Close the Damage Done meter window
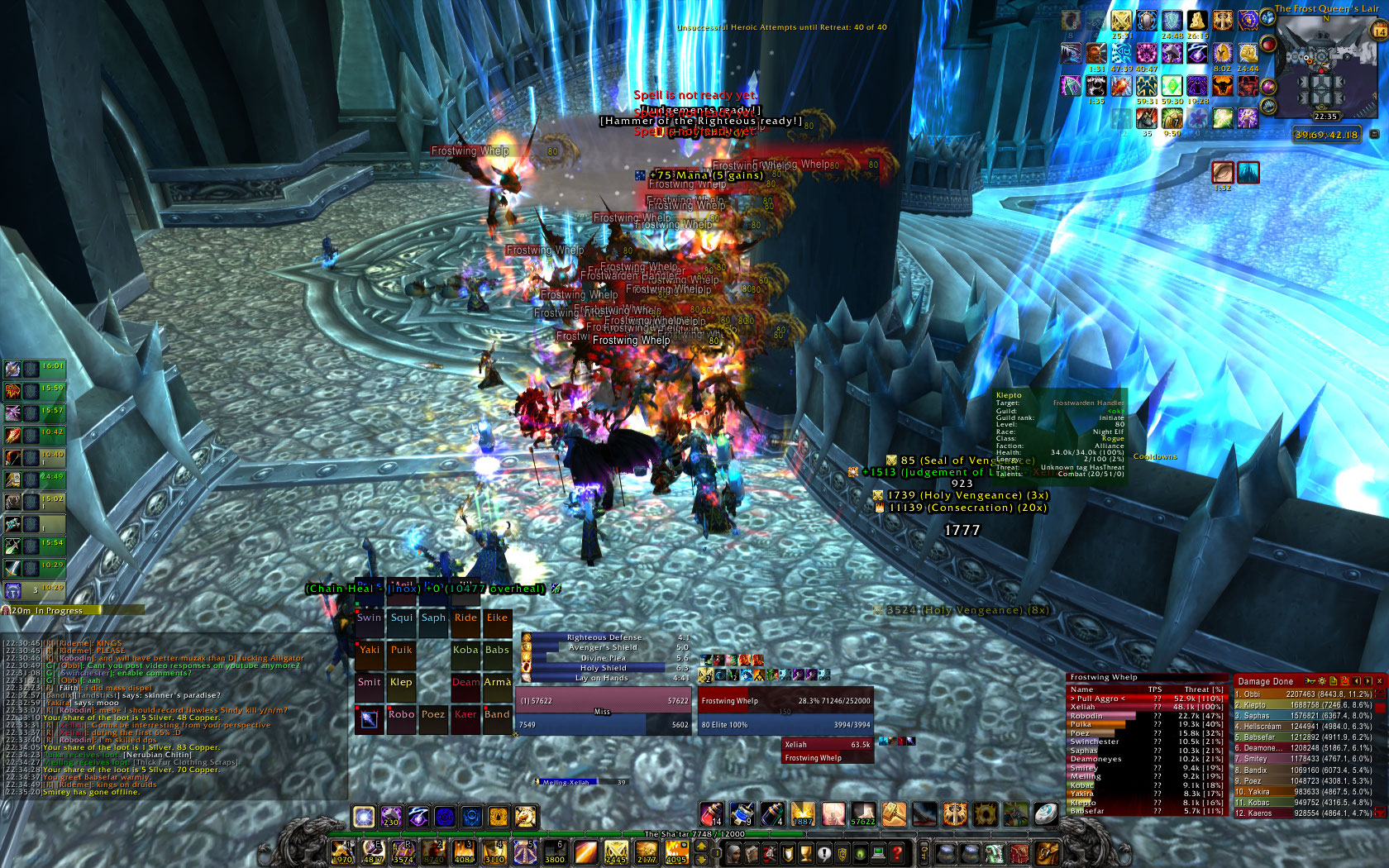The height and width of the screenshot is (868, 1389). coord(1379,681)
